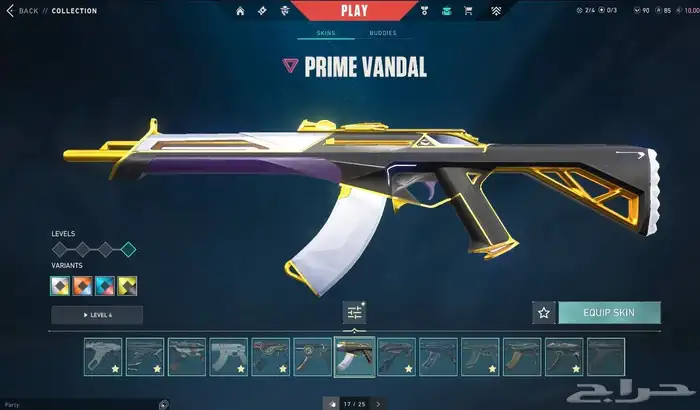
Task: Favorite this skin with the star button
Action: click(x=544, y=313)
